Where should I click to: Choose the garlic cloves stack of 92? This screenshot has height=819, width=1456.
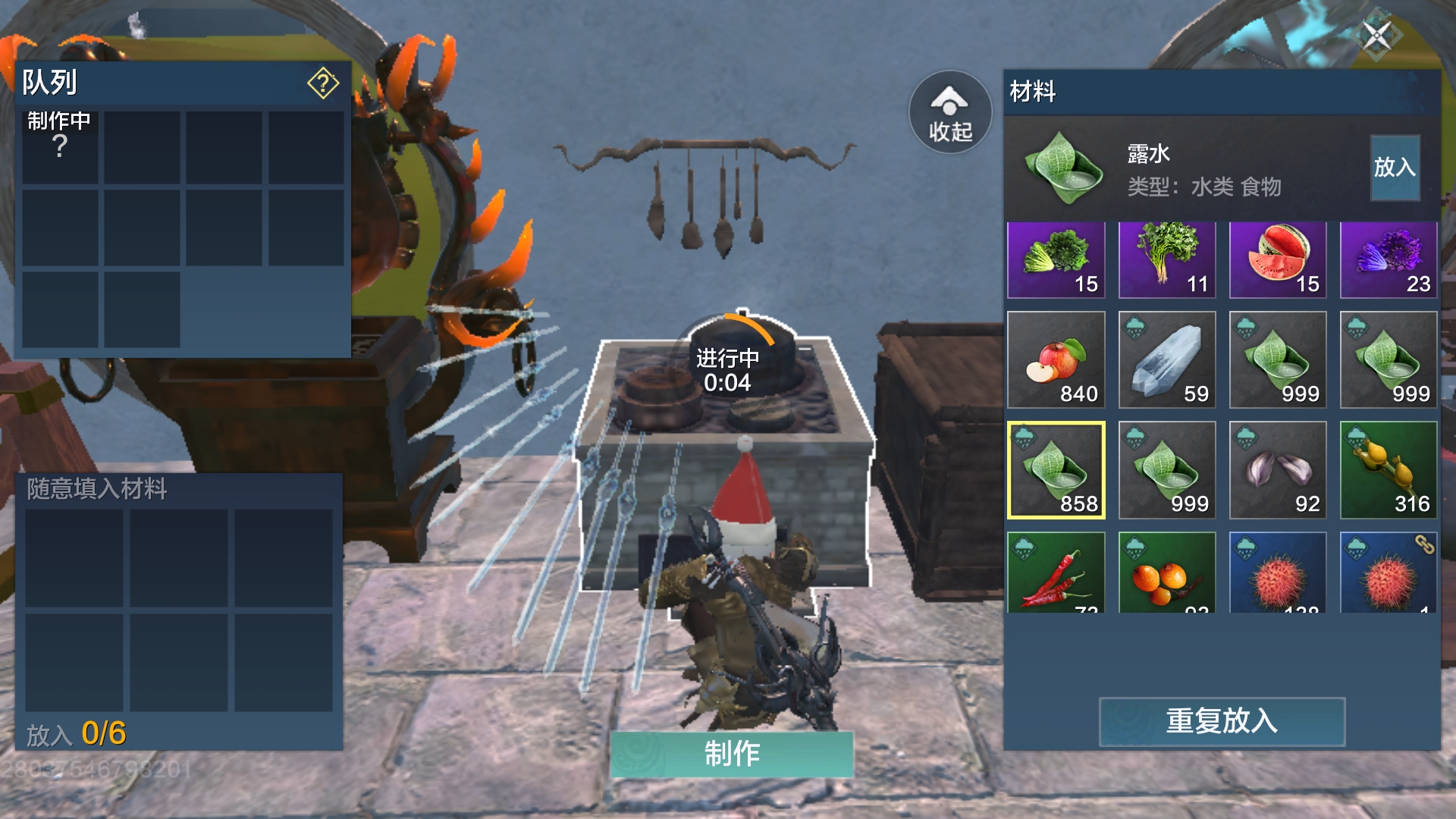point(1277,470)
